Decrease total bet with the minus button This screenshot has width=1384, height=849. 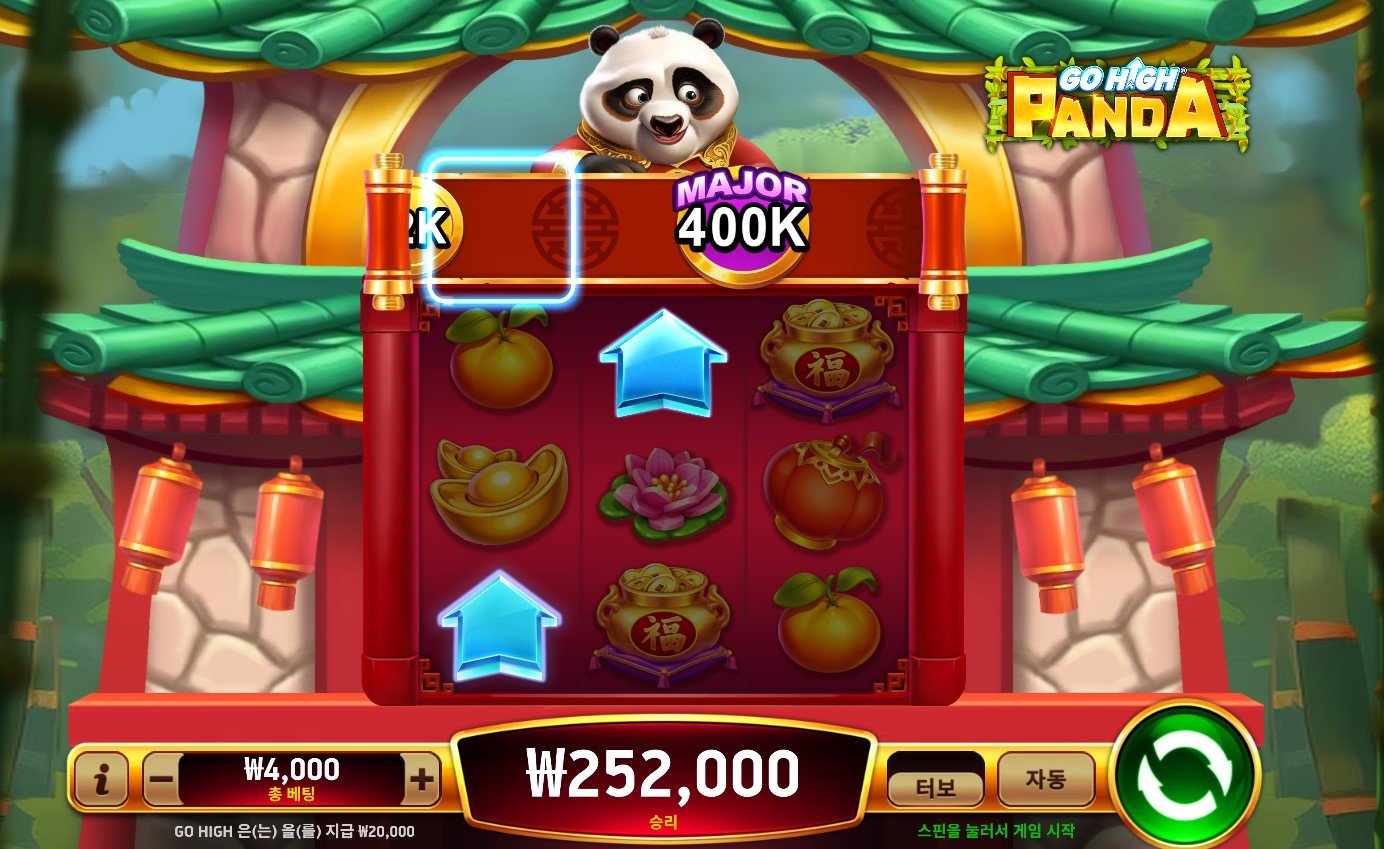(161, 780)
